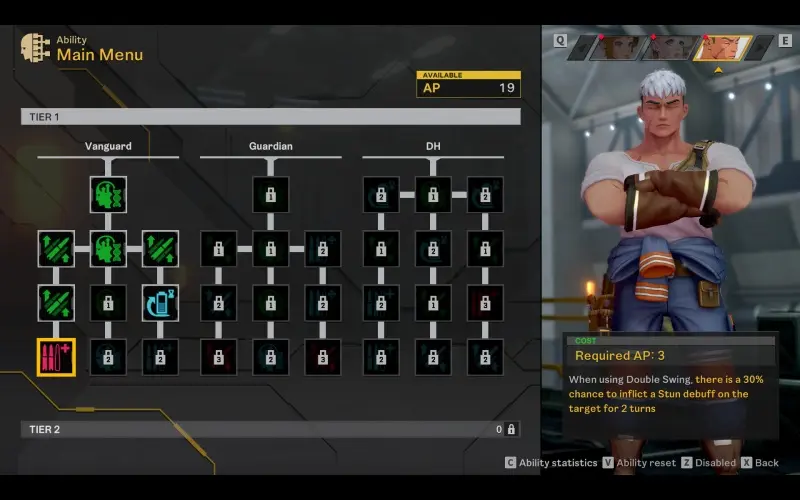Choose Ability reset
Image resolution: width=800 pixels, height=500 pixels.
[642, 463]
